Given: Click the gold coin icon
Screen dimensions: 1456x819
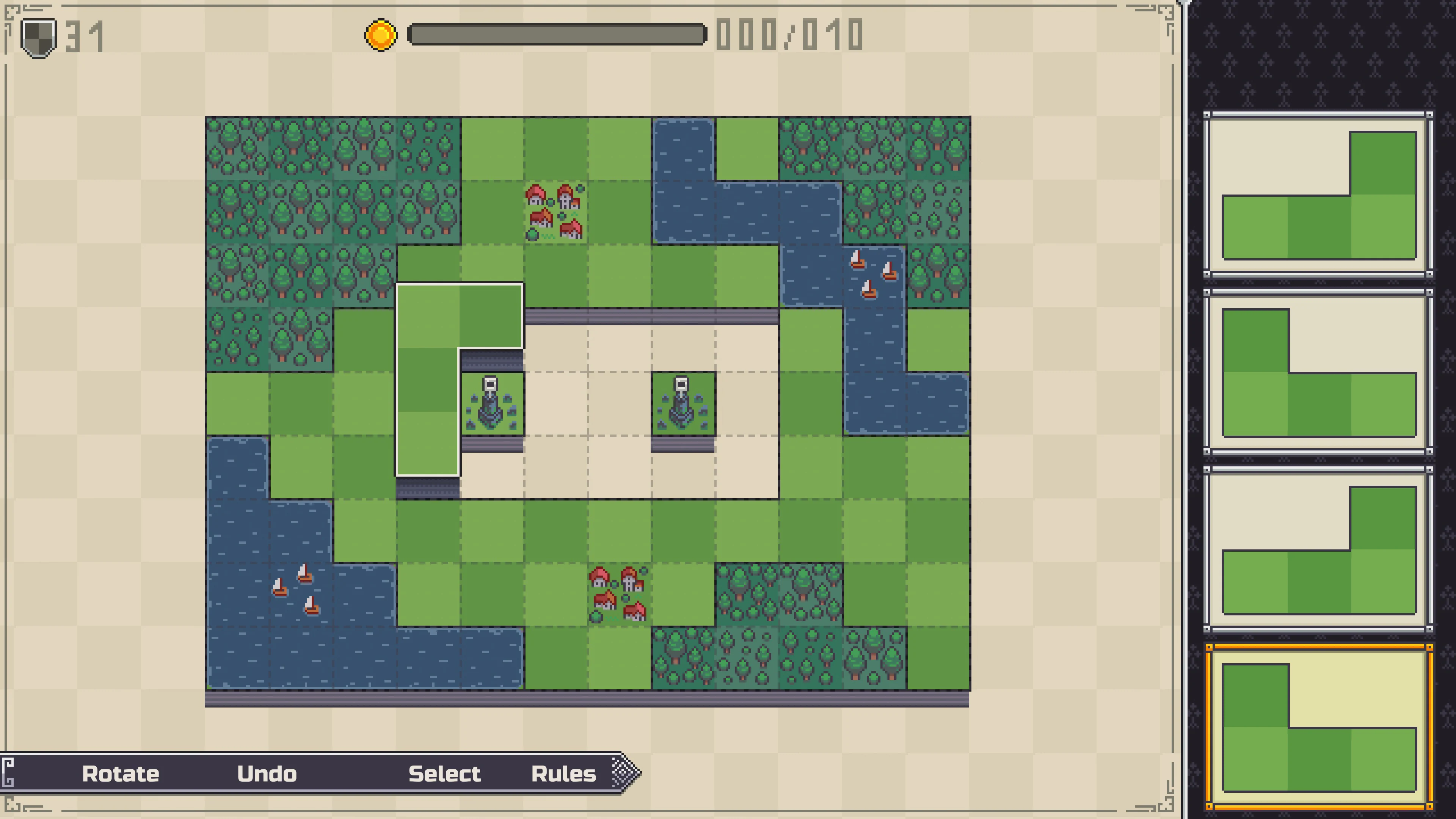Looking at the screenshot, I should pyautogui.click(x=380, y=35).
